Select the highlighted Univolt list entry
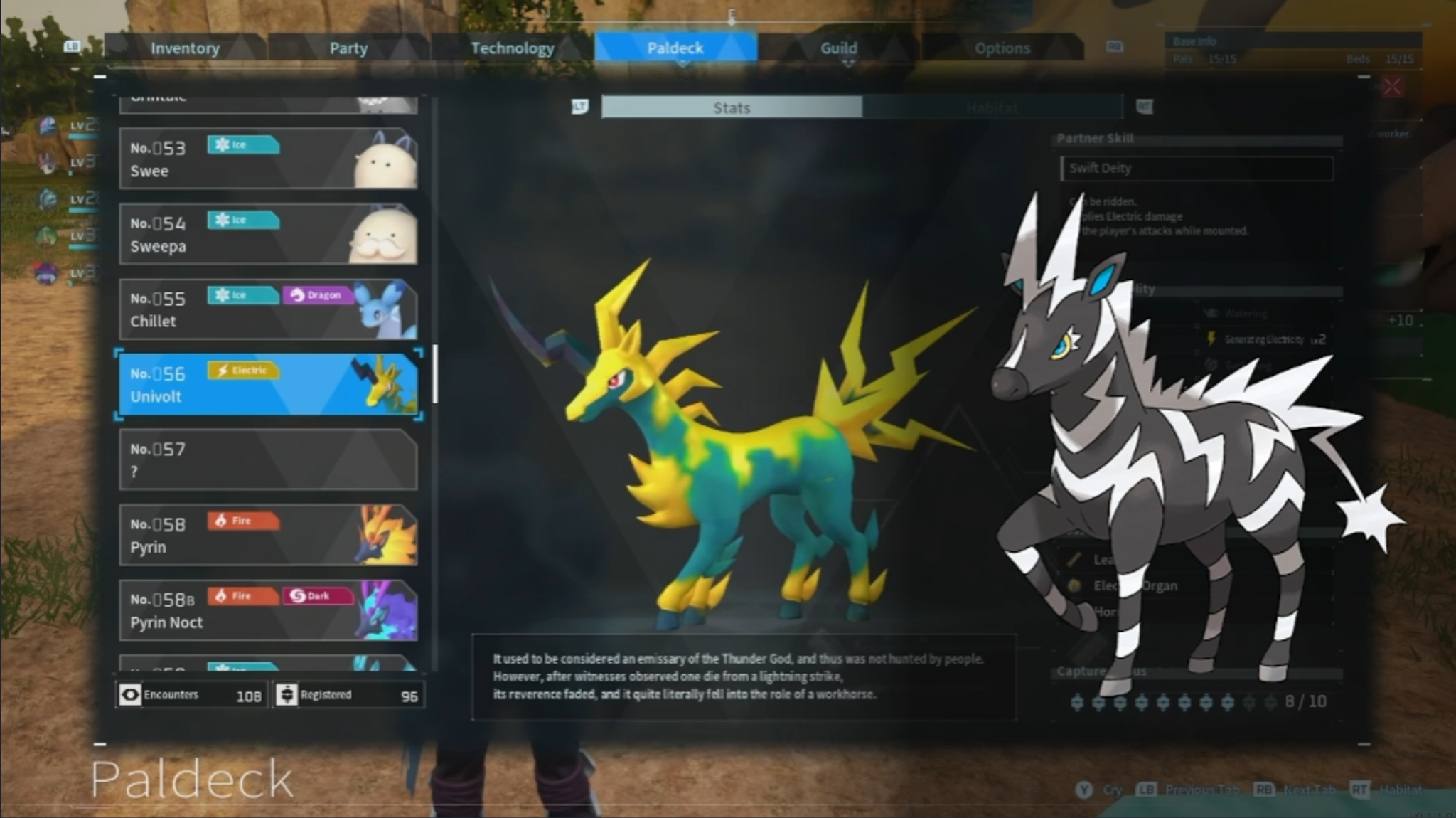Image resolution: width=1456 pixels, height=818 pixels. point(269,383)
